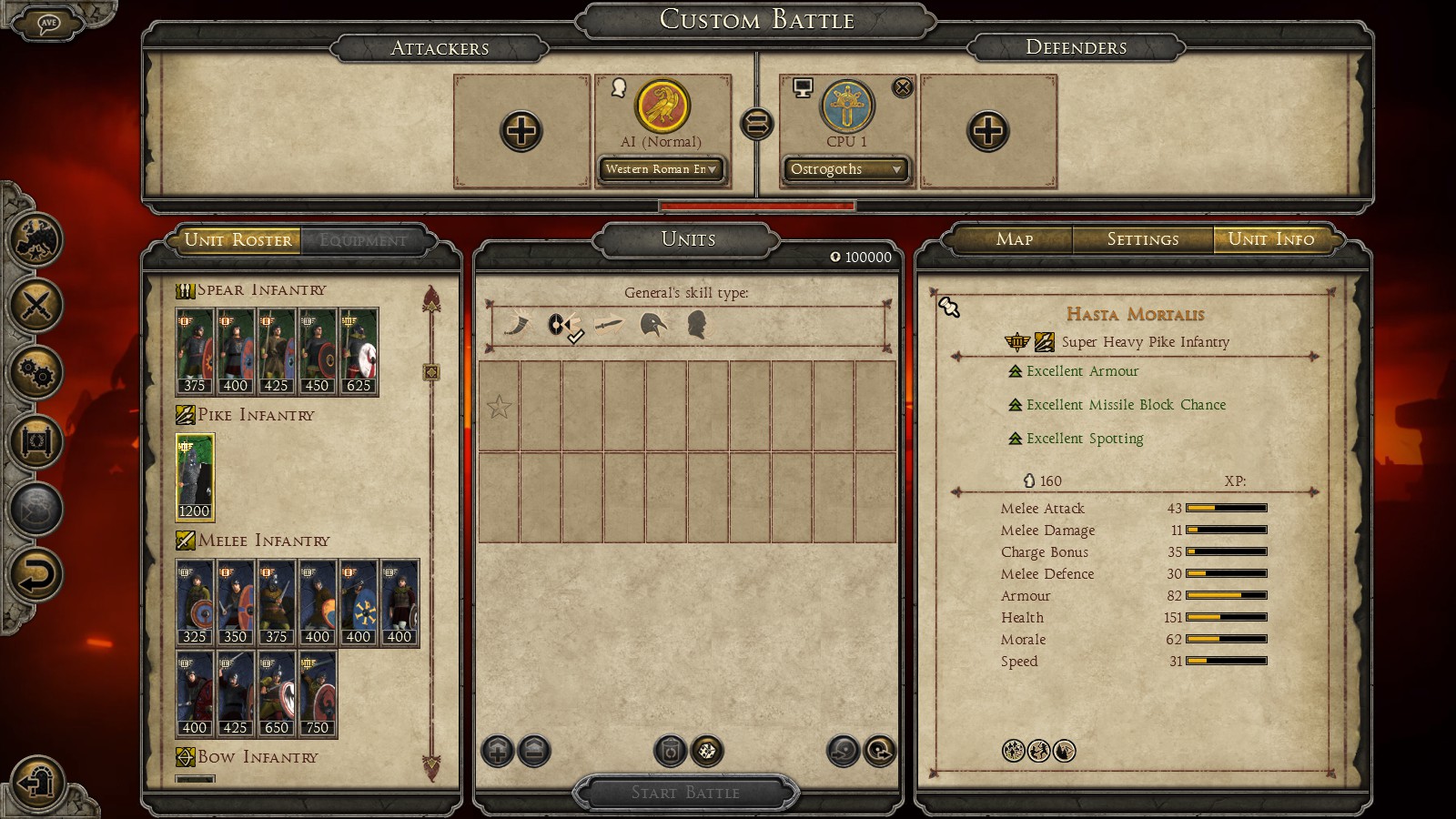This screenshot has width=1456, height=819.
Task: Select the Unit Info tab
Action: [1270, 239]
